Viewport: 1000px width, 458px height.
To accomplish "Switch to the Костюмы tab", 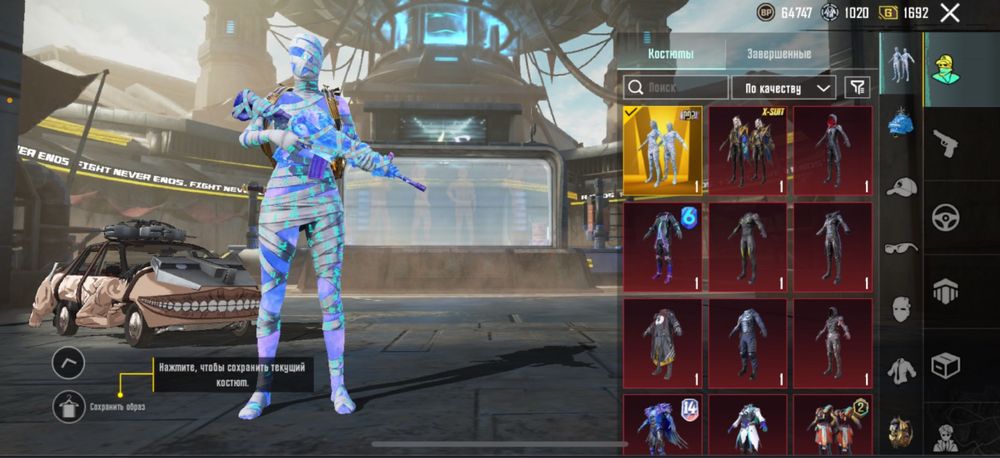I will (x=670, y=54).
